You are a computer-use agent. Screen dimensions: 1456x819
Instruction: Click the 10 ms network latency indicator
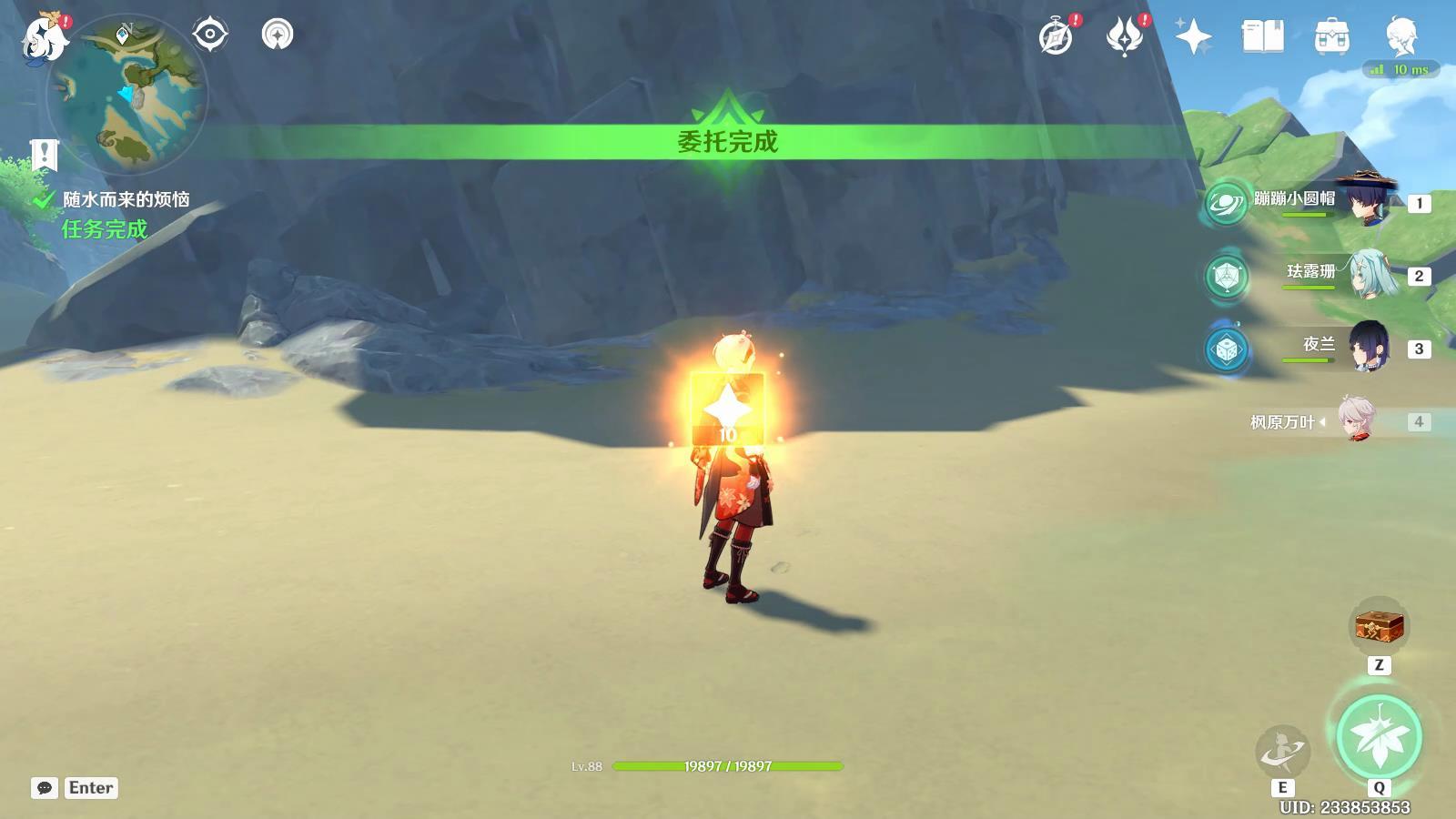coord(1401,67)
